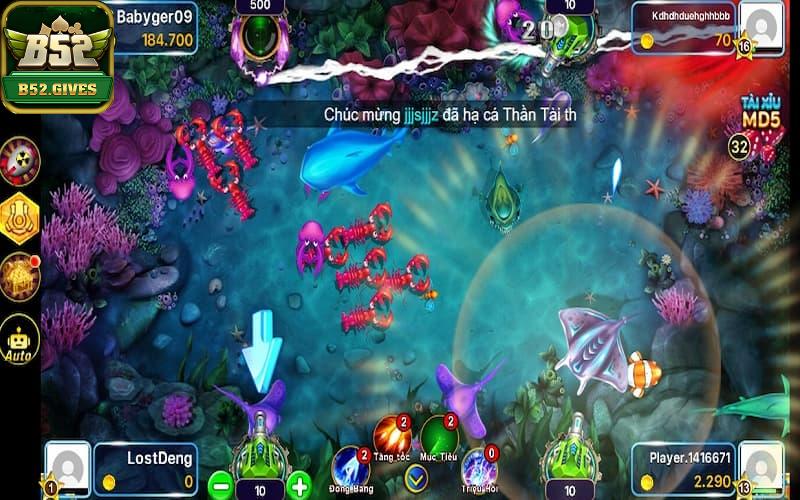Image resolution: width=800 pixels, height=500 pixels.
Task: Increase the cannon bet with the plus button
Action: (298, 487)
